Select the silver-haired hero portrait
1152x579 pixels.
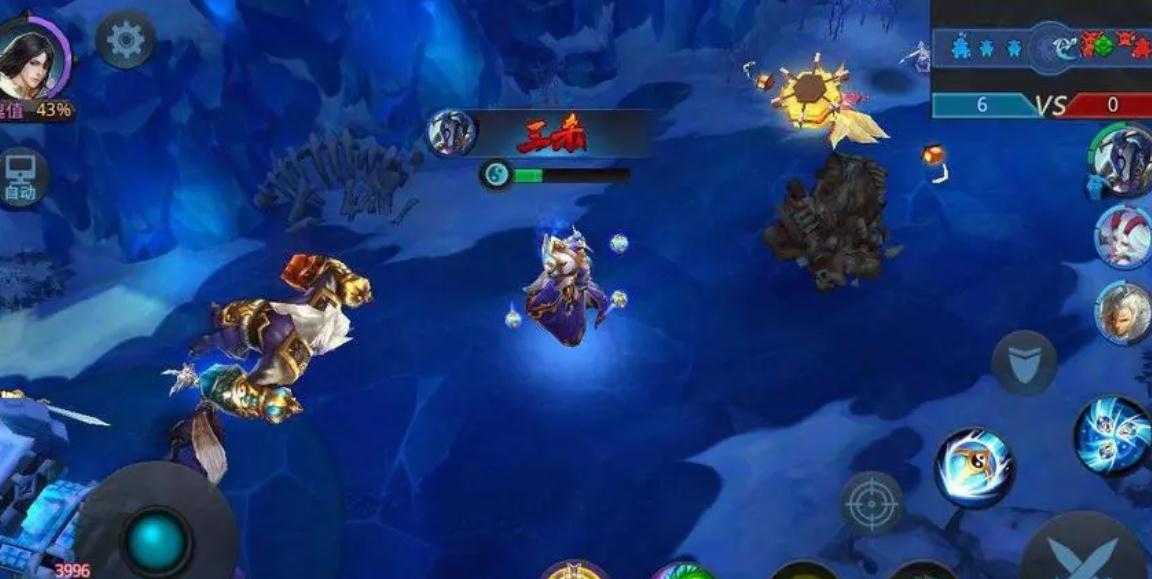click(x=1122, y=312)
